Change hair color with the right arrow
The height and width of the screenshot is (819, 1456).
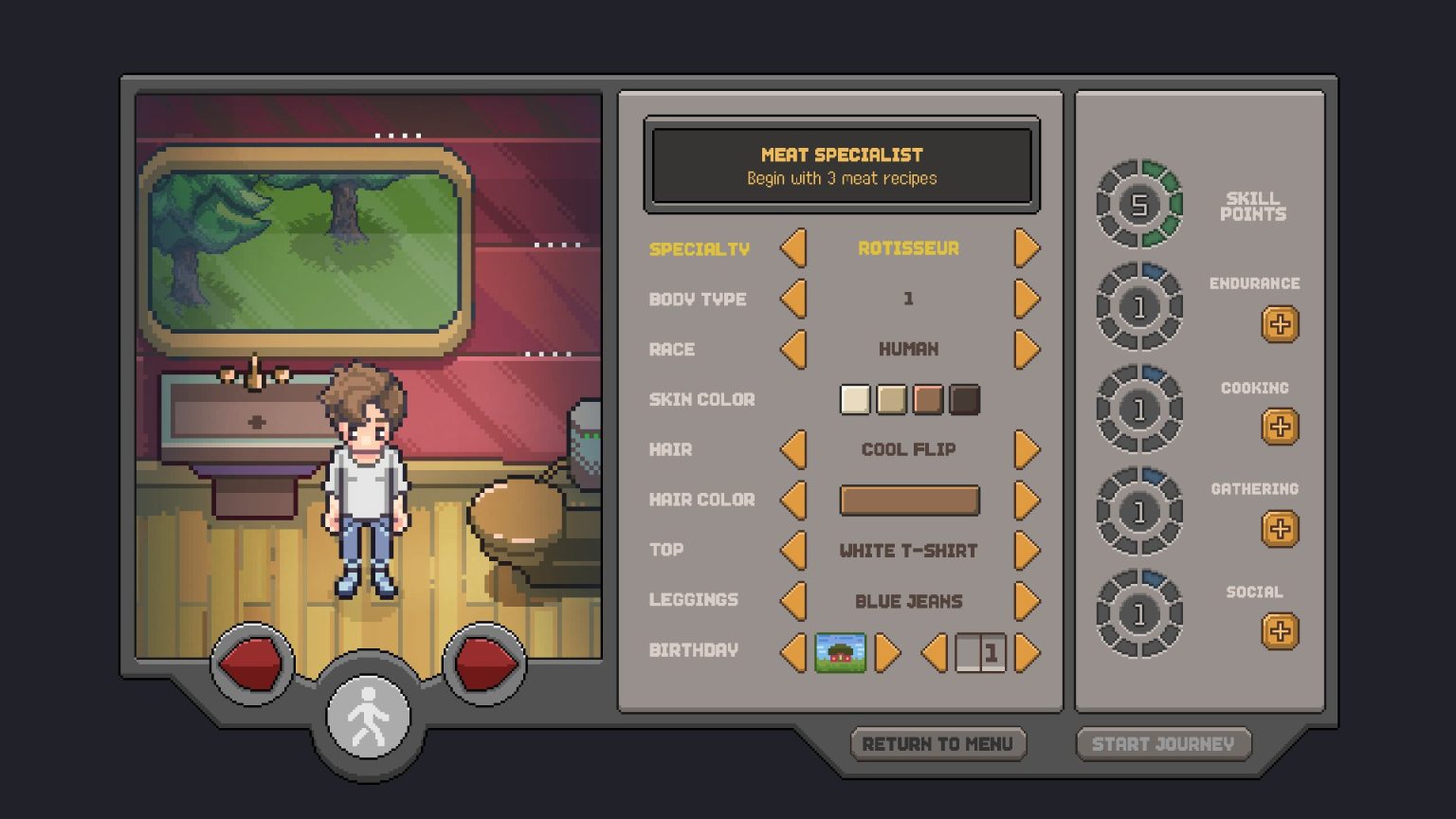(1027, 500)
